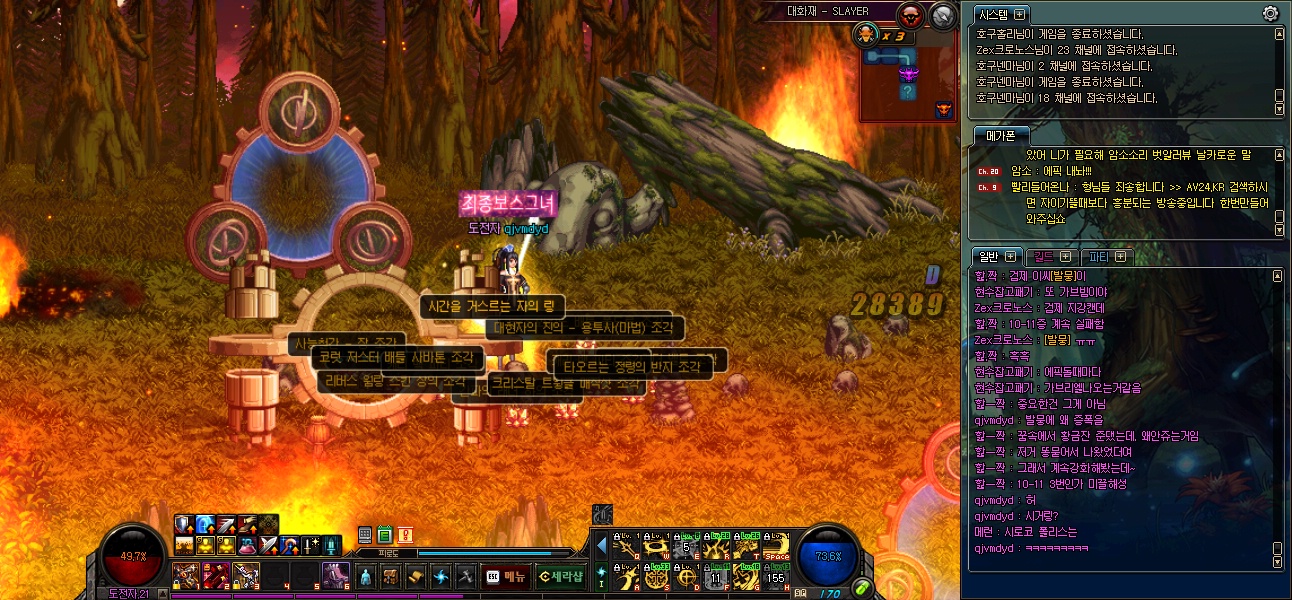Open the character silhouette info icon
The width and height of the screenshot is (1292, 600).
tap(365, 576)
